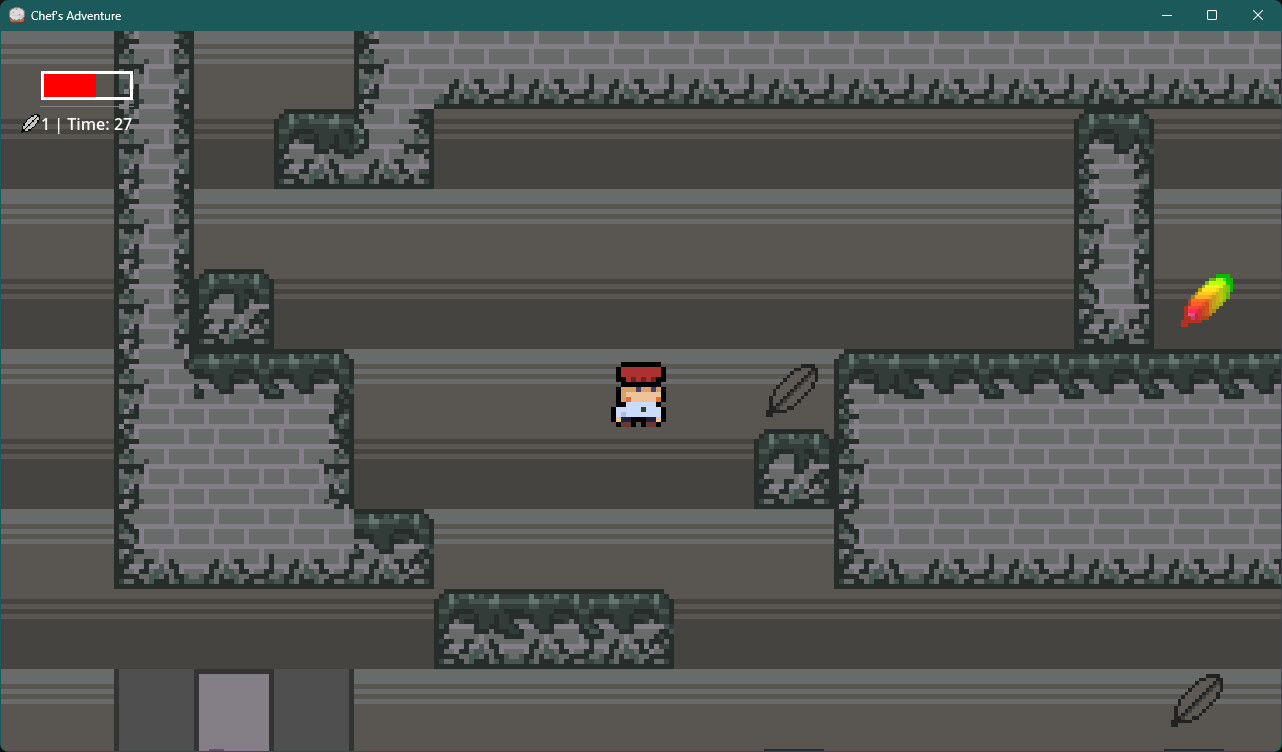Maximize the Chef's Adventure window
1282x752 pixels.
click(x=1212, y=15)
